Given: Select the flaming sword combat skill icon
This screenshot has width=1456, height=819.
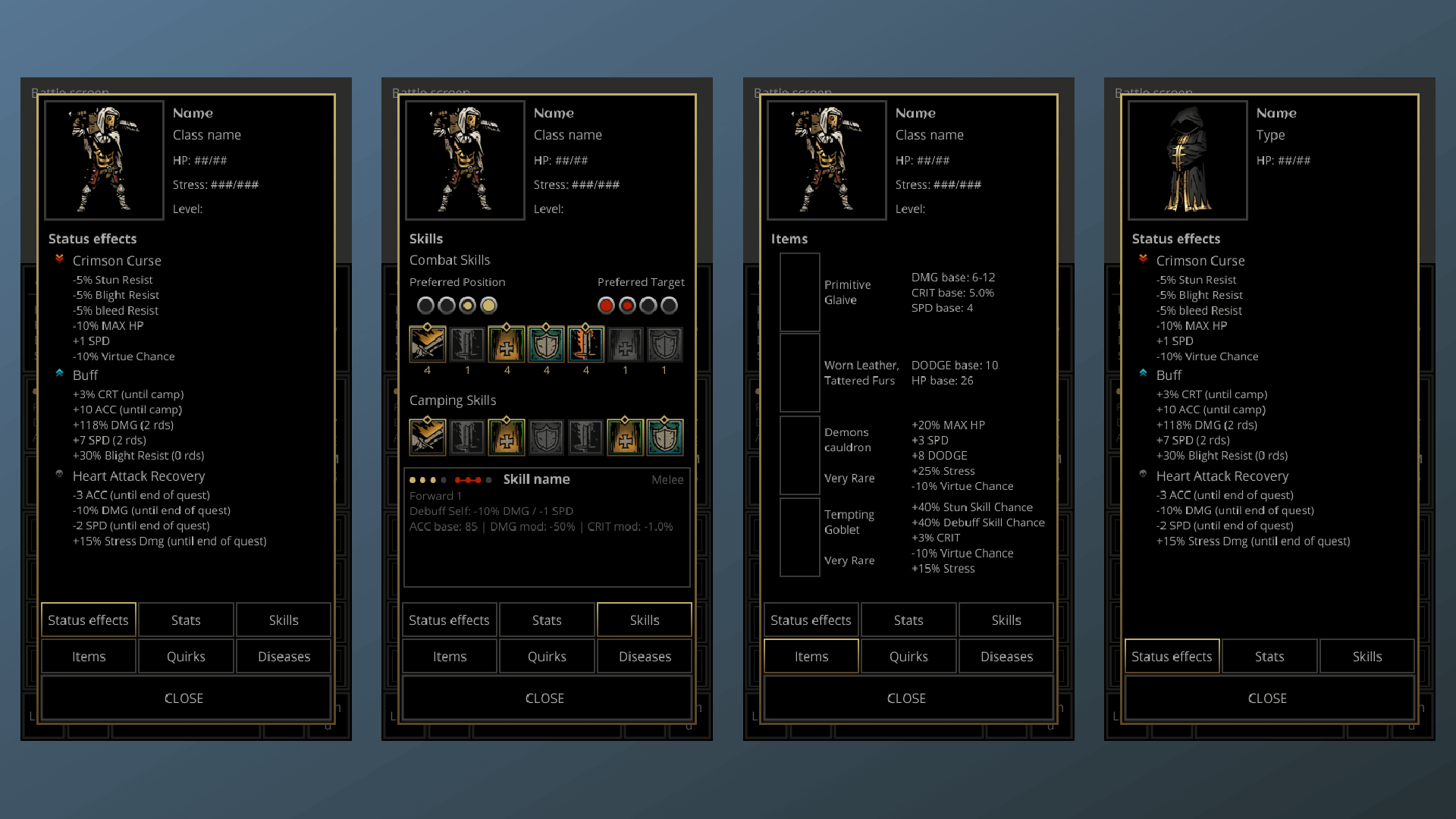Looking at the screenshot, I should coord(586,344).
